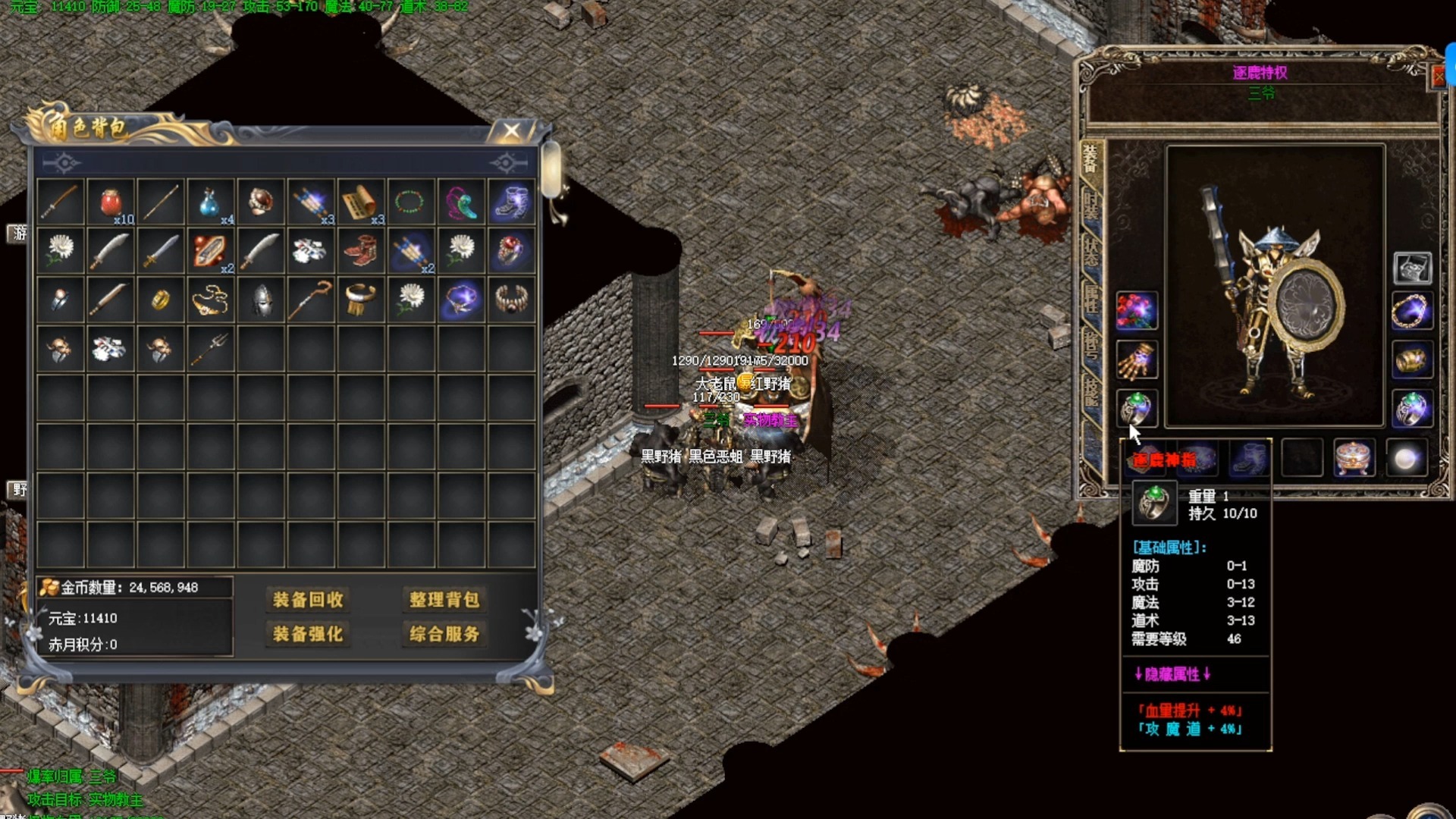The width and height of the screenshot is (1456, 819).
Task: Open the 技能 skills tab
Action: [x=1090, y=391]
